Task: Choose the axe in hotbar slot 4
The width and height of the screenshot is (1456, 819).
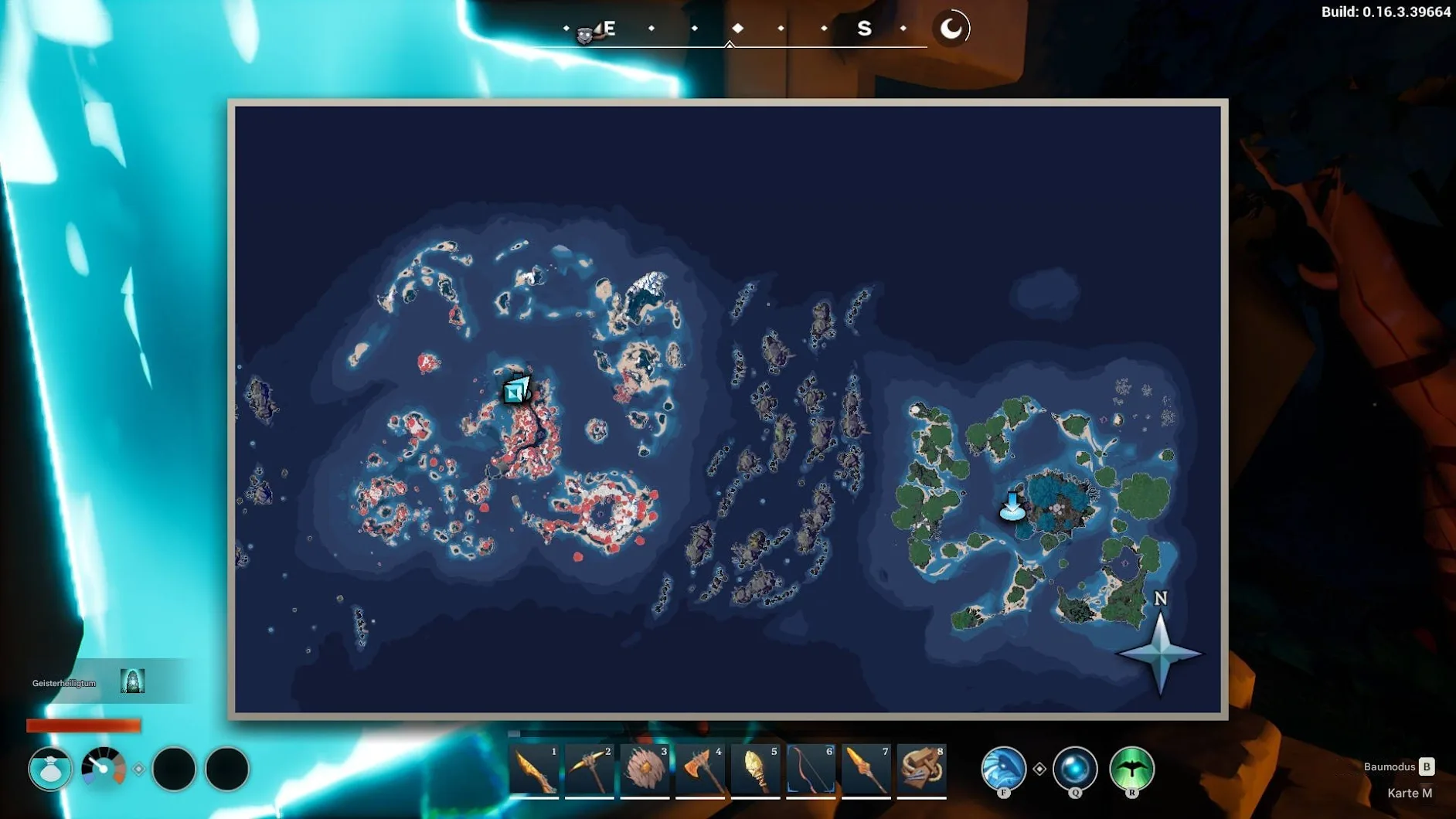Action: pyautogui.click(x=700, y=770)
